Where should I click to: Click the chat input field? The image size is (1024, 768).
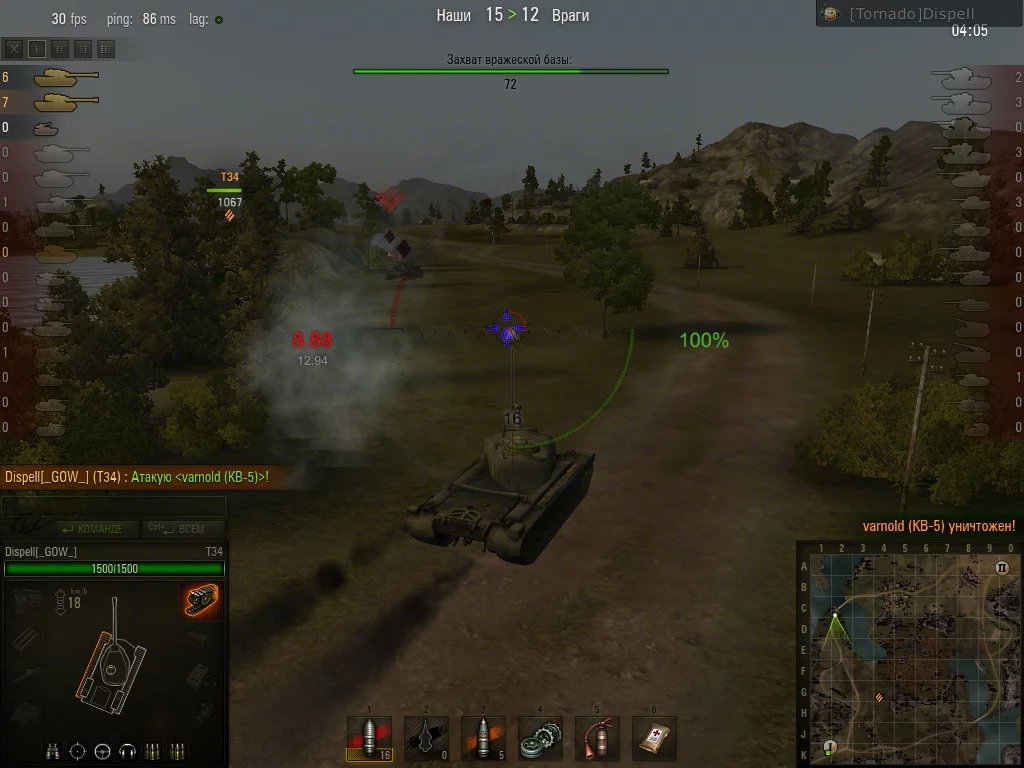112,507
